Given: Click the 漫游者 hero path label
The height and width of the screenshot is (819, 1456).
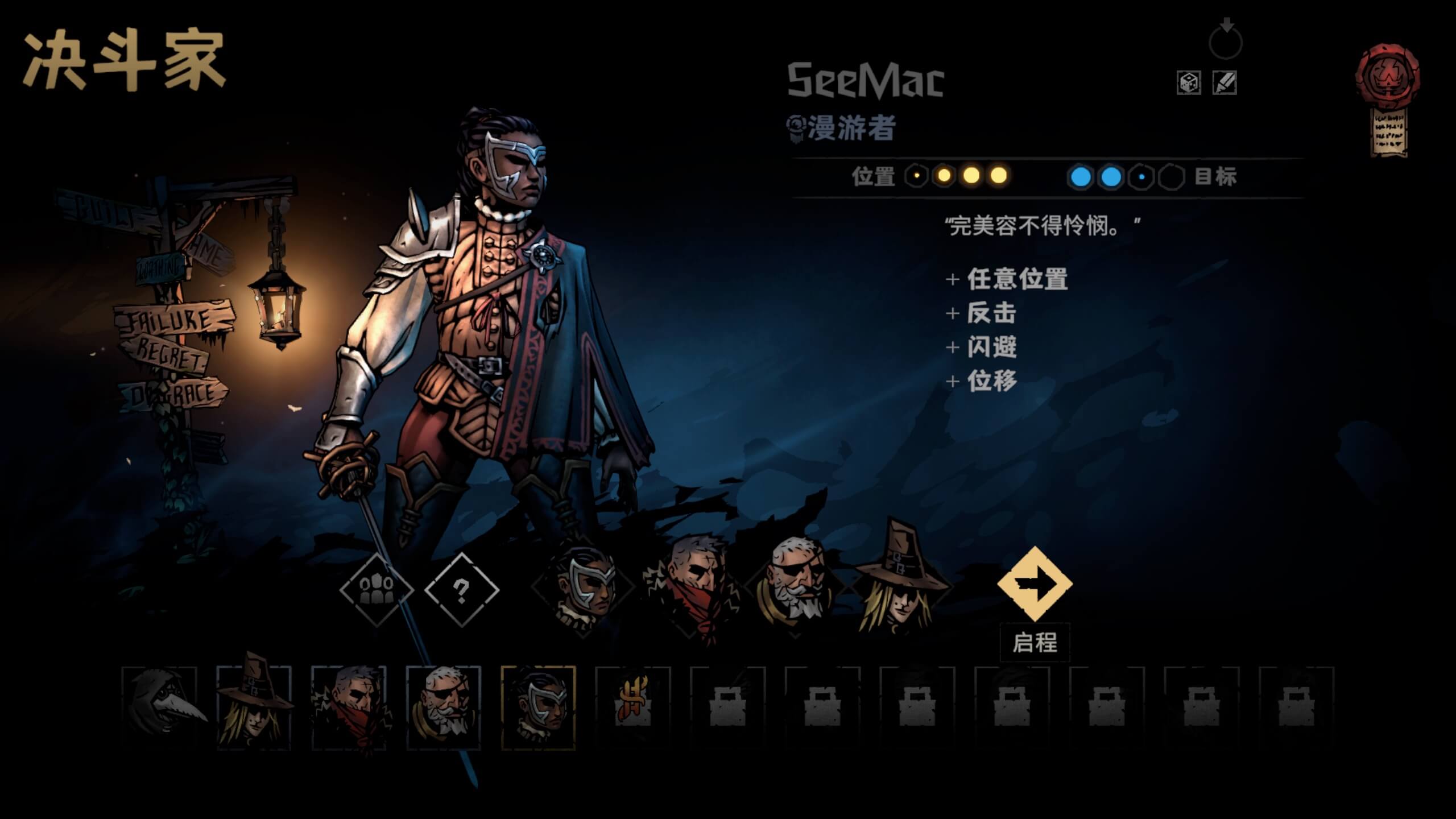Looking at the screenshot, I should pyautogui.click(x=851, y=128).
